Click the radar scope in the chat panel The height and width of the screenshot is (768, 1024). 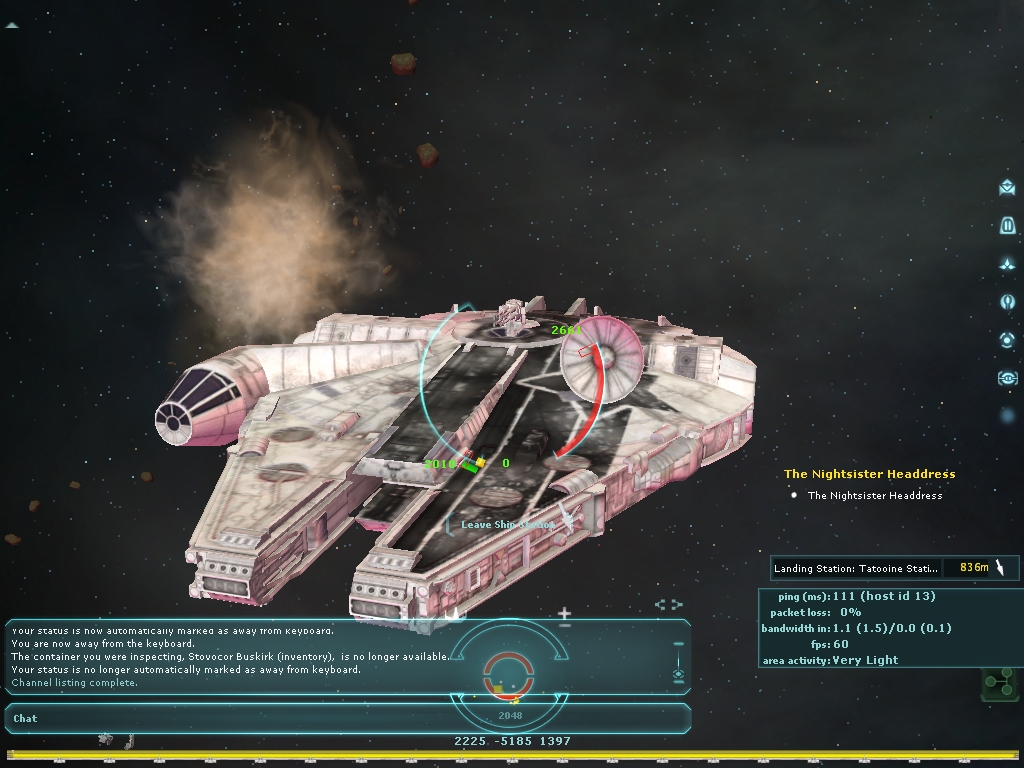click(x=509, y=672)
